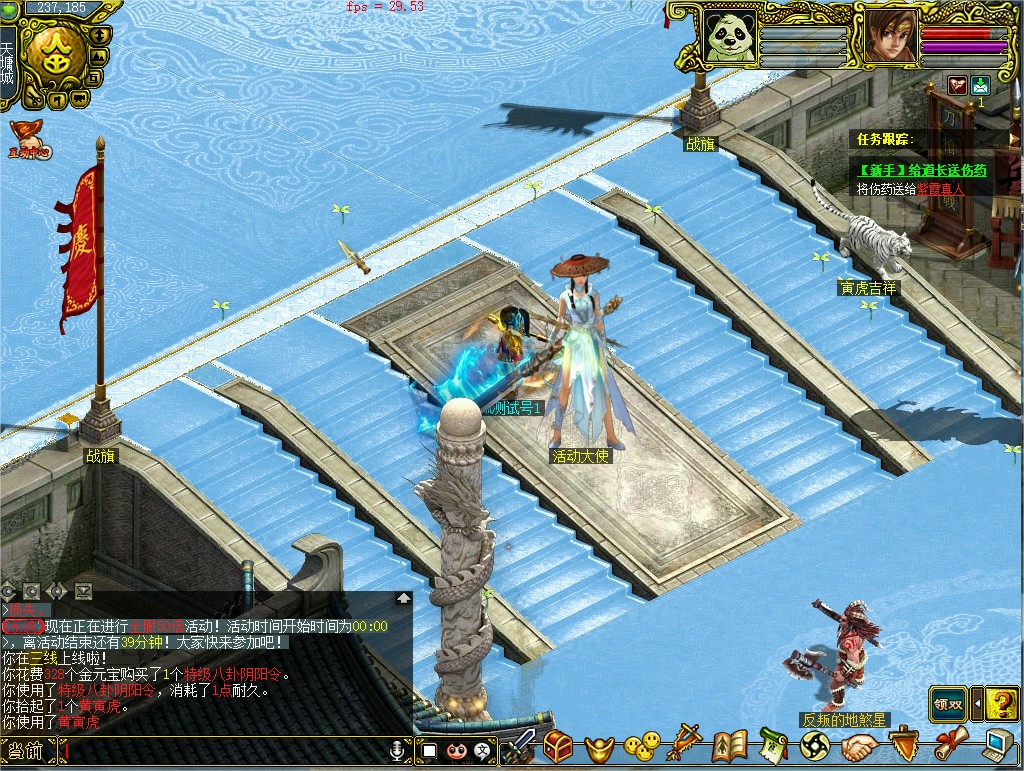Screen dimensions: 1024x771
Task: Click the yellow question mark help button
Action: [x=1001, y=704]
